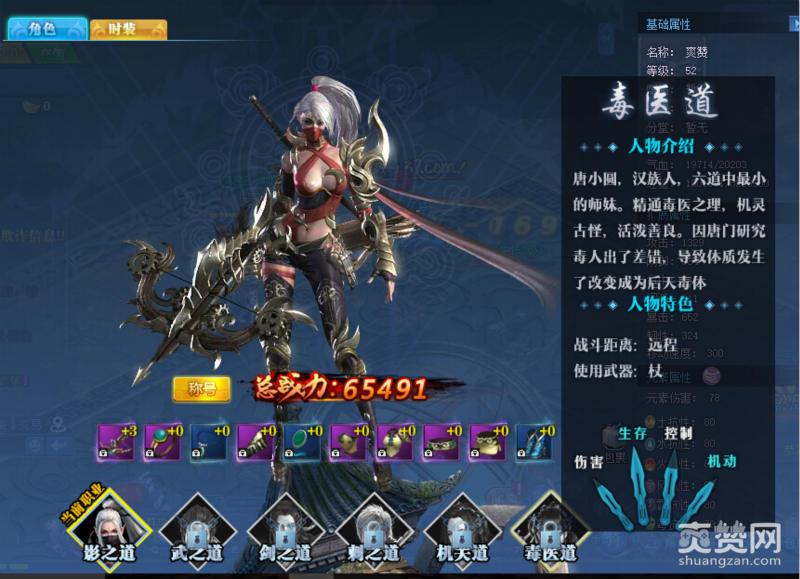Select the locked 剑之道 class
The height and width of the screenshot is (579, 800).
pyautogui.click(x=284, y=527)
